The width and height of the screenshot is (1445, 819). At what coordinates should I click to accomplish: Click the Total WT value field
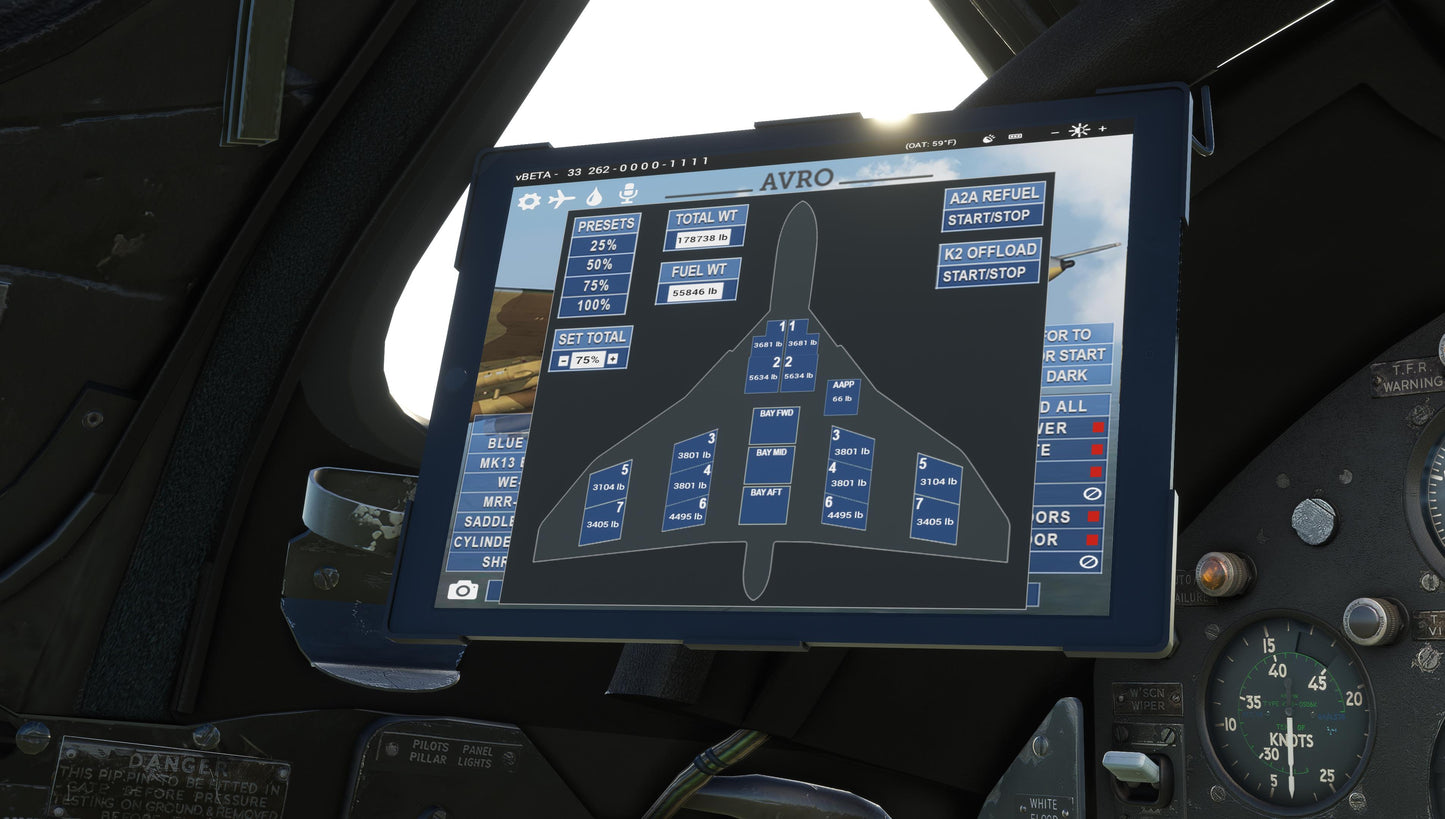pyautogui.click(x=704, y=239)
